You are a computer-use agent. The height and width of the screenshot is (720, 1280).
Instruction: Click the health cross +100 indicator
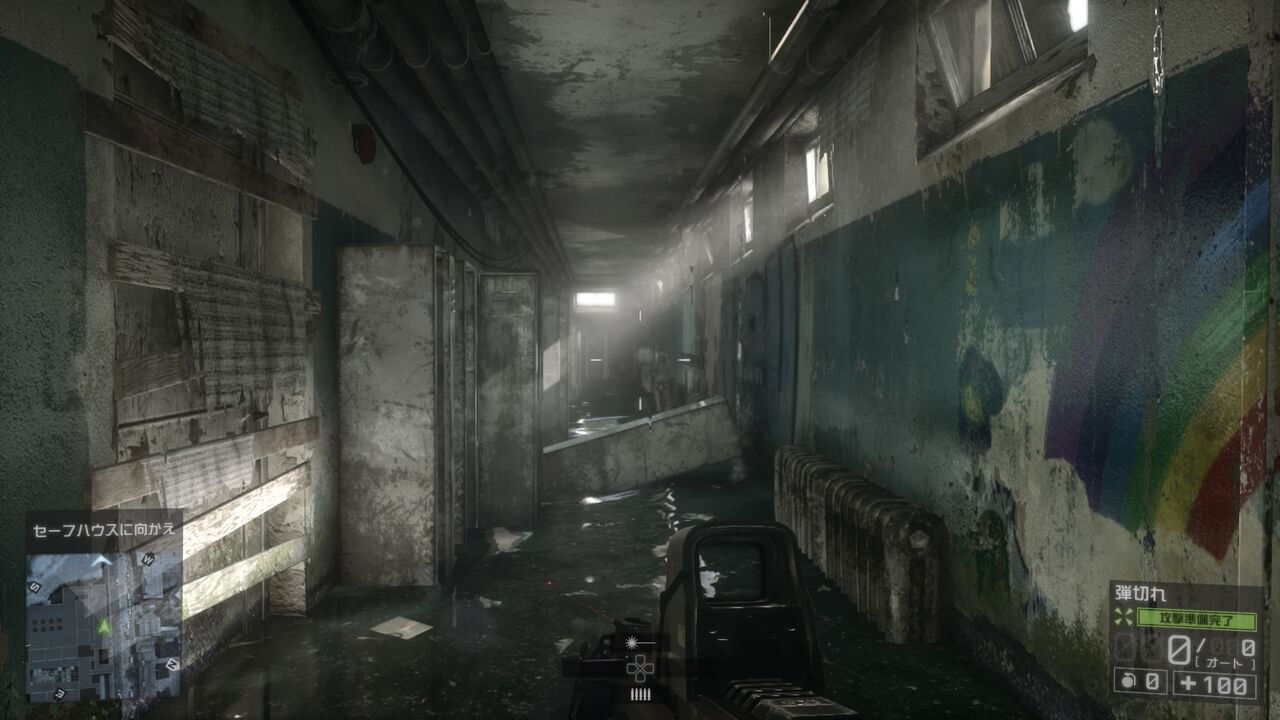coord(1214,684)
